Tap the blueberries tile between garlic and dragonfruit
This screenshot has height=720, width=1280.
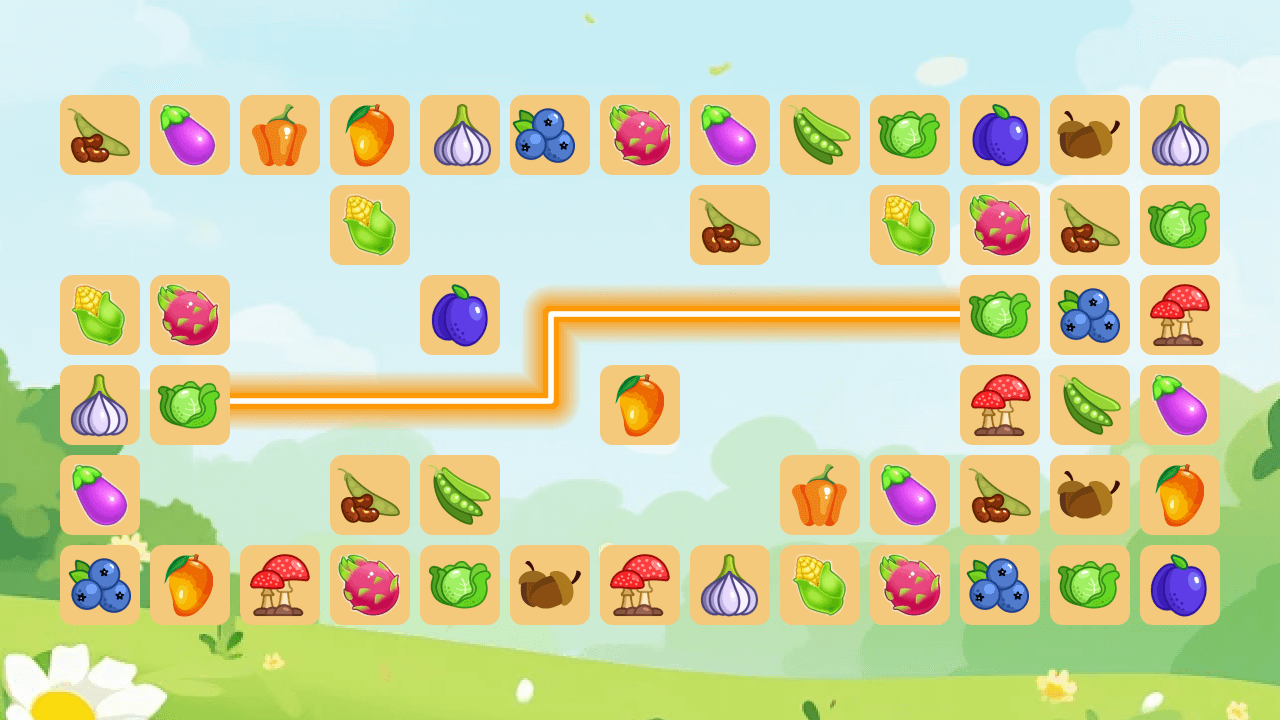point(550,135)
